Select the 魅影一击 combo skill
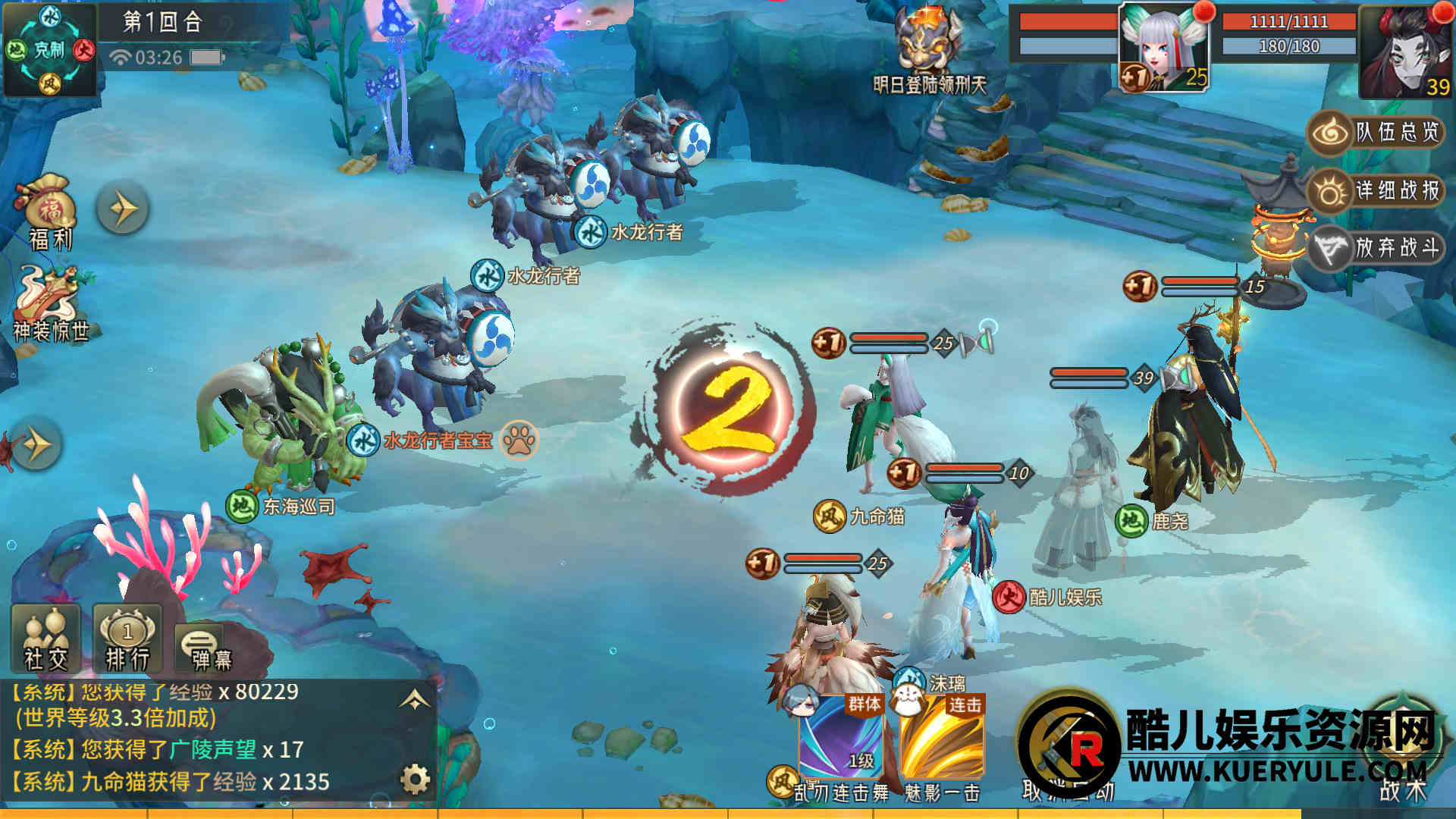 click(x=943, y=739)
